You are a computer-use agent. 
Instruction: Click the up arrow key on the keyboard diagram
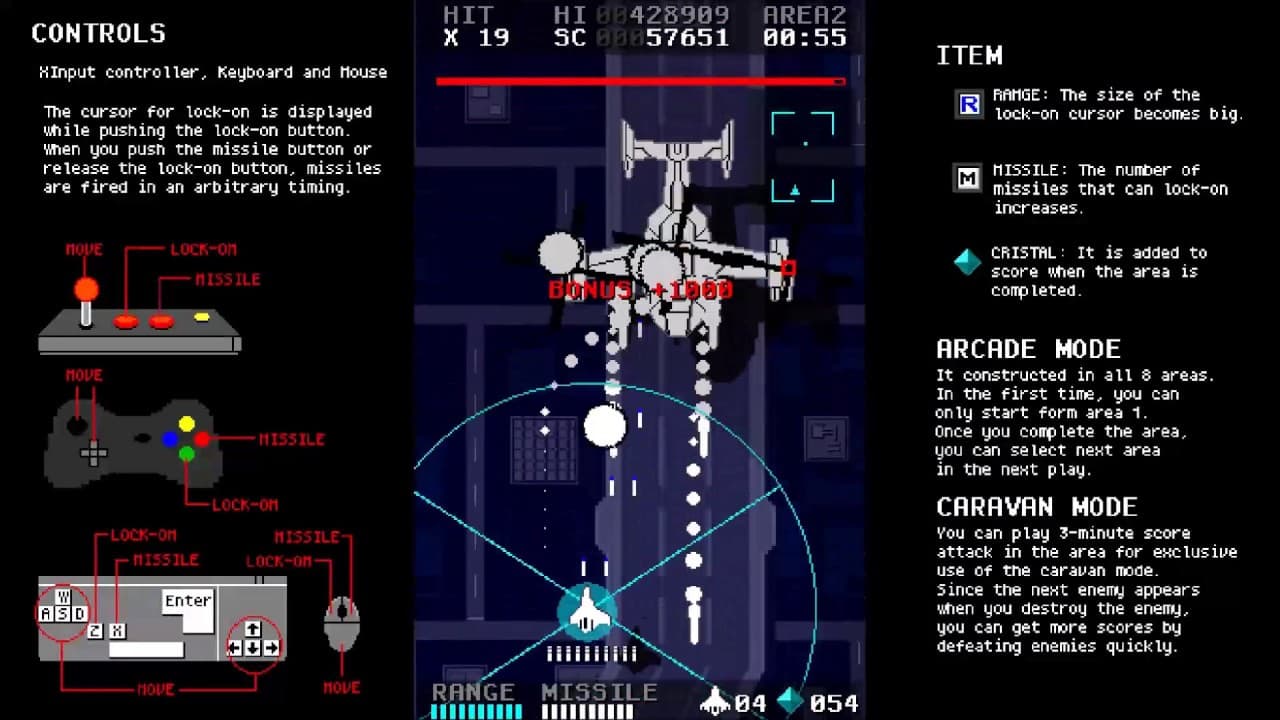tap(252, 629)
